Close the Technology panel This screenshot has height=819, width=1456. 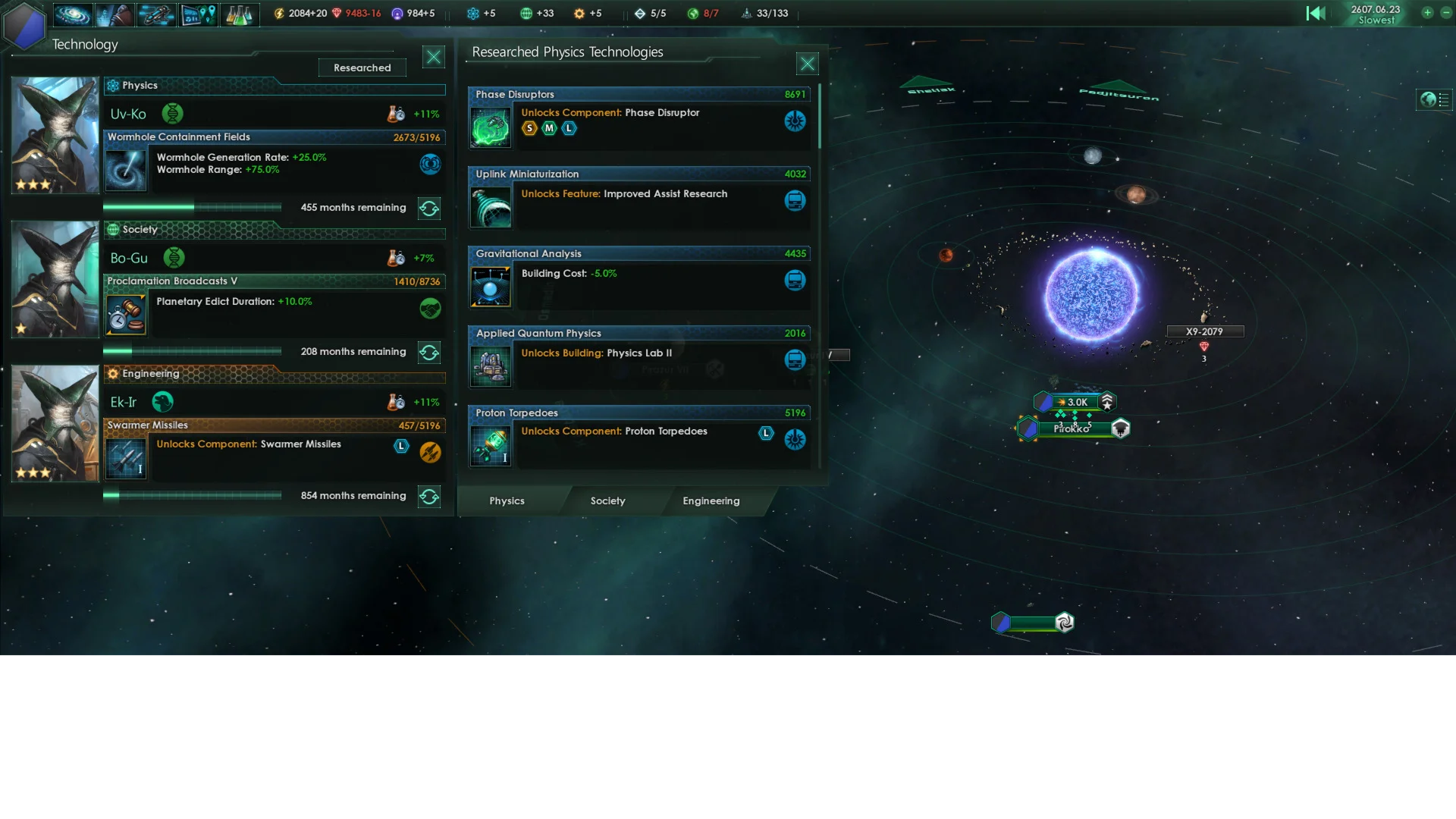coord(433,57)
